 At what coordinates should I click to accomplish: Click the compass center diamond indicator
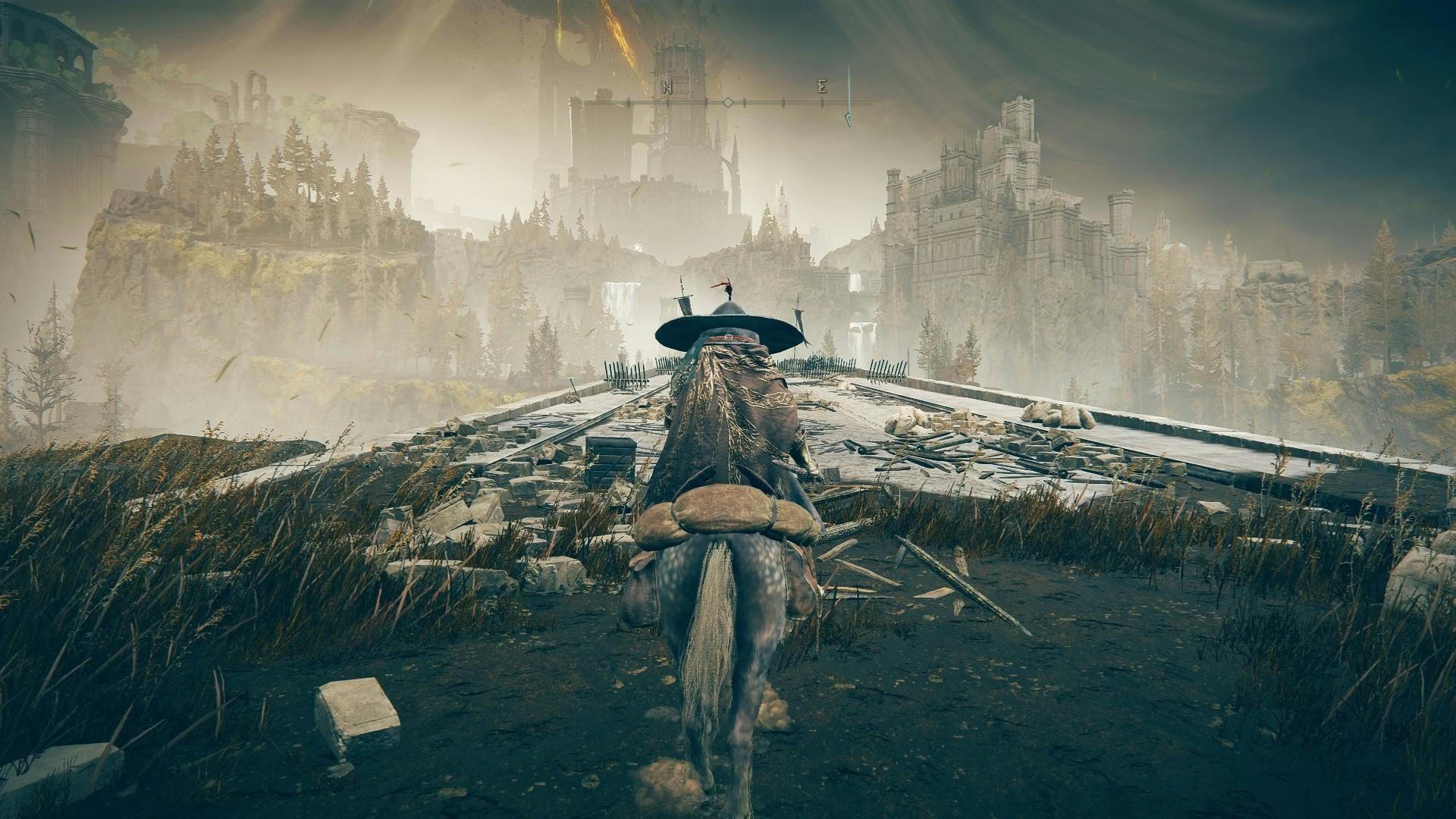pos(727,102)
